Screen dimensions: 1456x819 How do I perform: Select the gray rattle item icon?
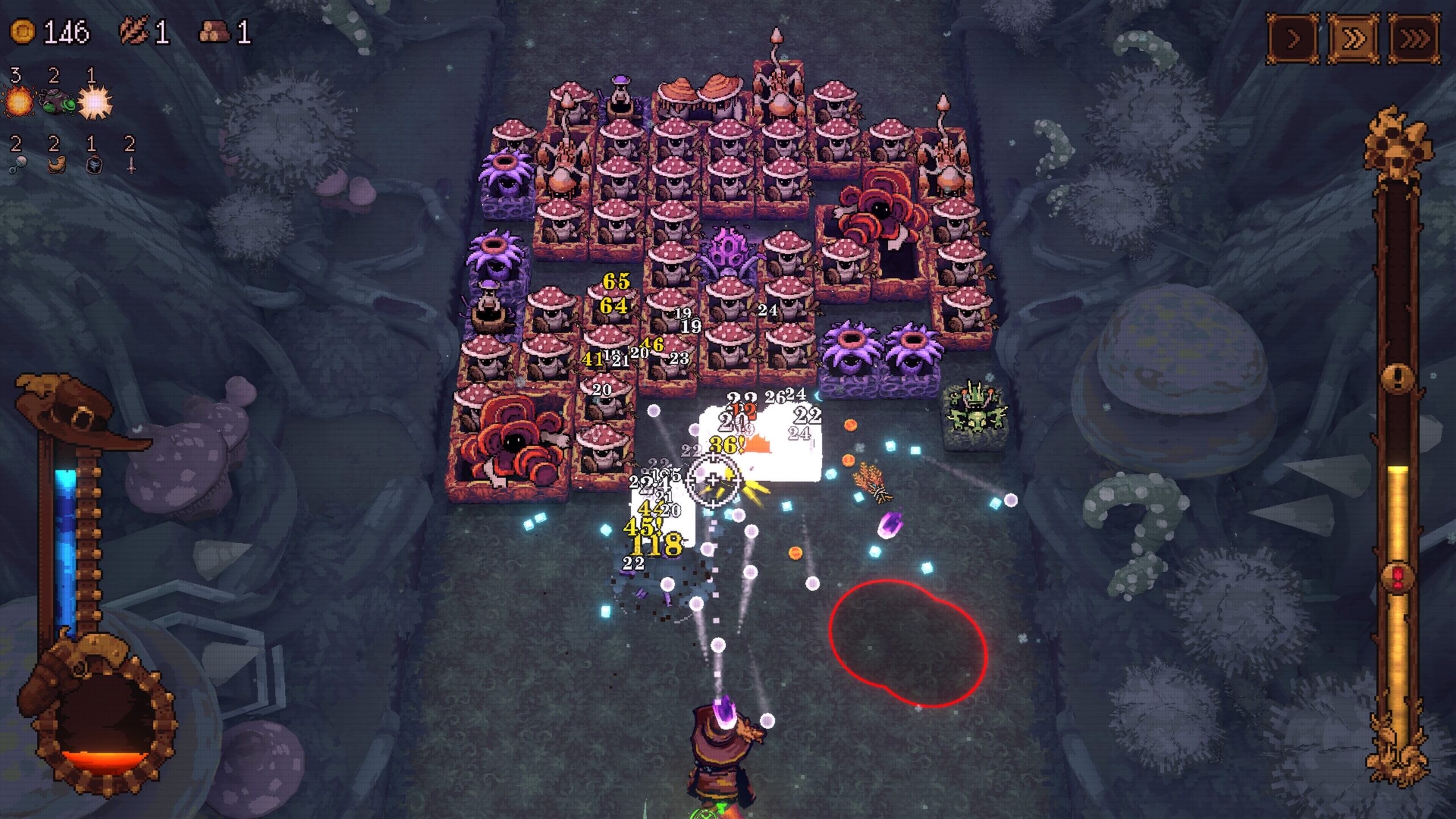[x=17, y=166]
